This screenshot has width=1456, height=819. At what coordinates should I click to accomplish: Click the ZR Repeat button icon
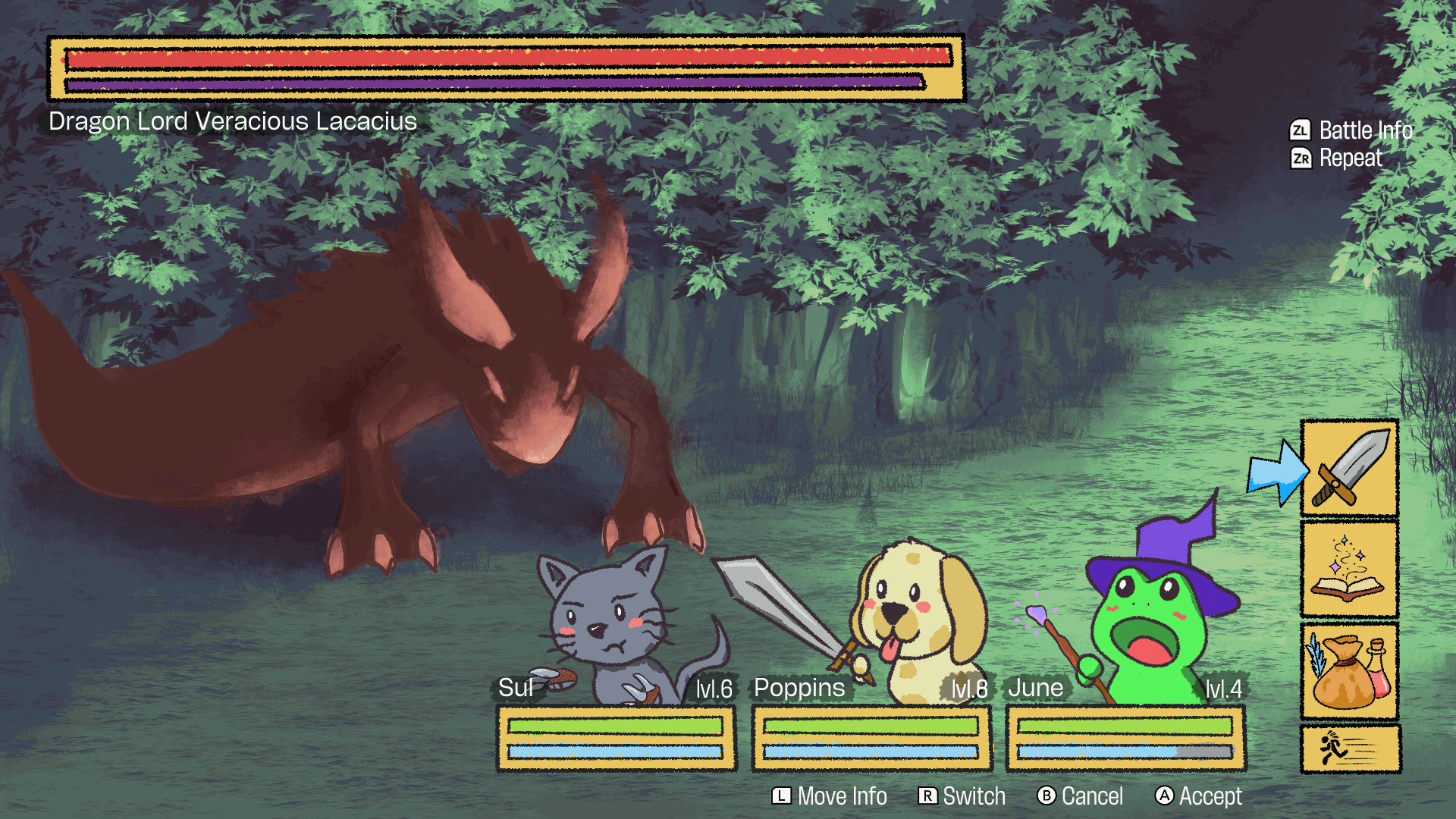[x=1300, y=158]
